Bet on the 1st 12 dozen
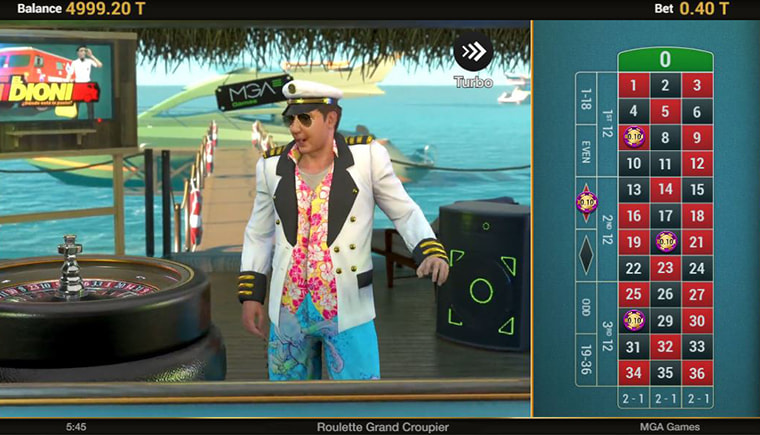This screenshot has height=435, width=760. 607,124
